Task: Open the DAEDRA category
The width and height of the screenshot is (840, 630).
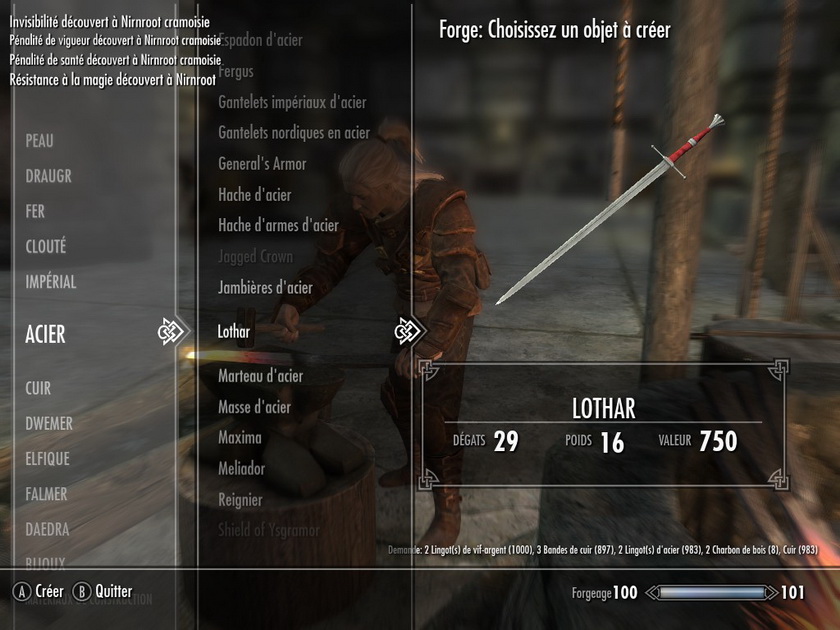Action: click(47, 529)
